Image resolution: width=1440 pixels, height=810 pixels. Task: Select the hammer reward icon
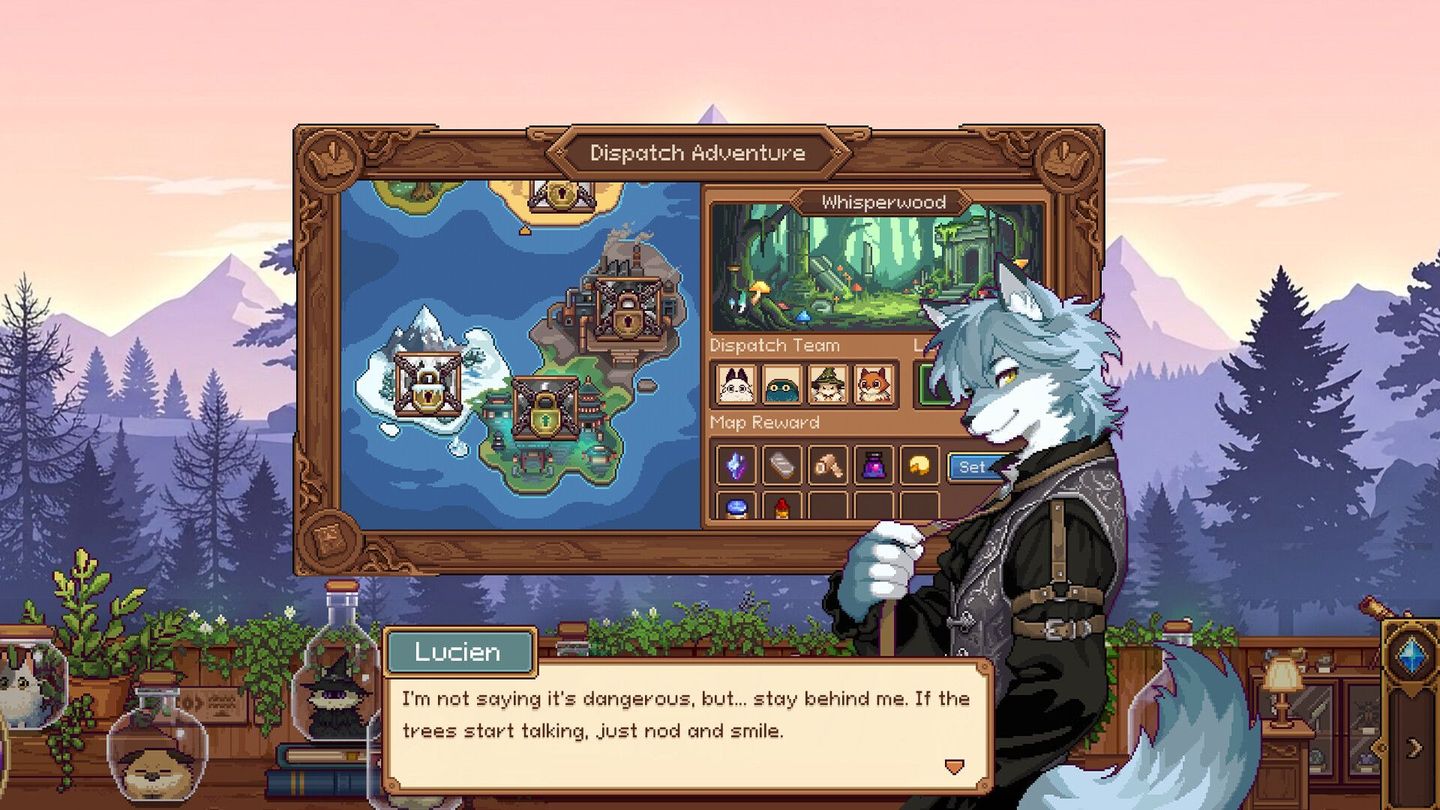829,466
